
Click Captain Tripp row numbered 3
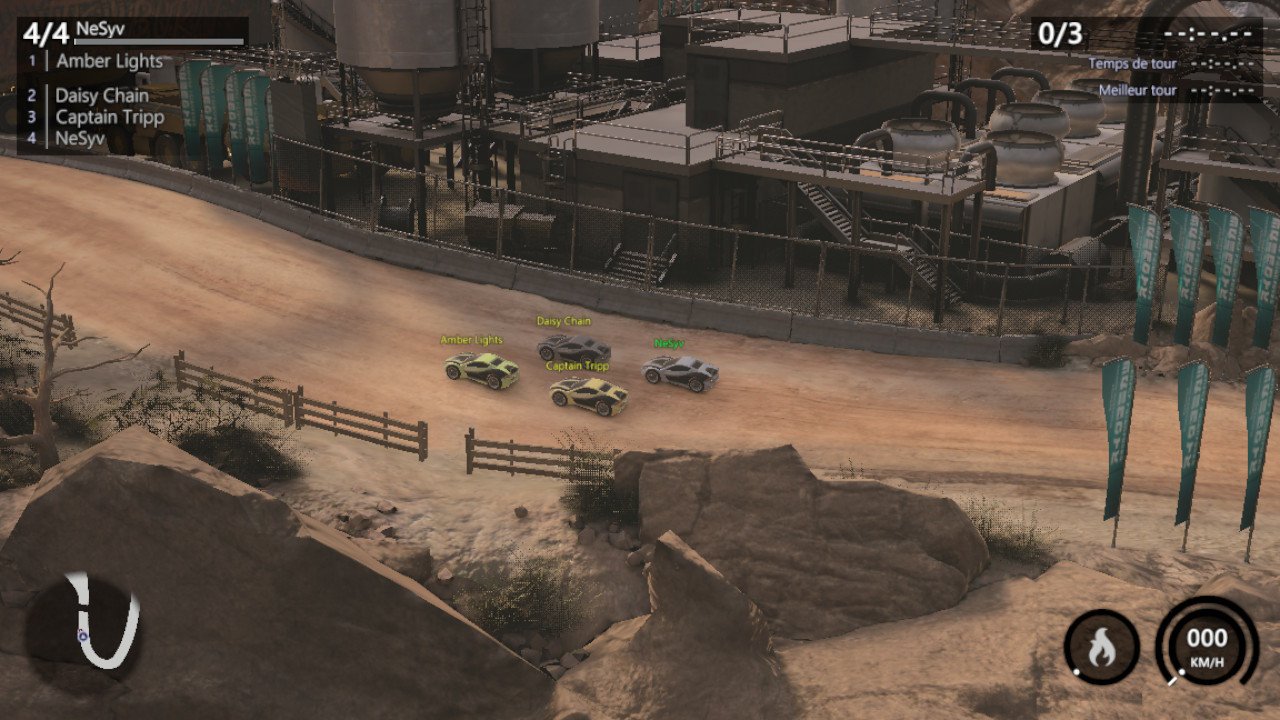[x=108, y=117]
